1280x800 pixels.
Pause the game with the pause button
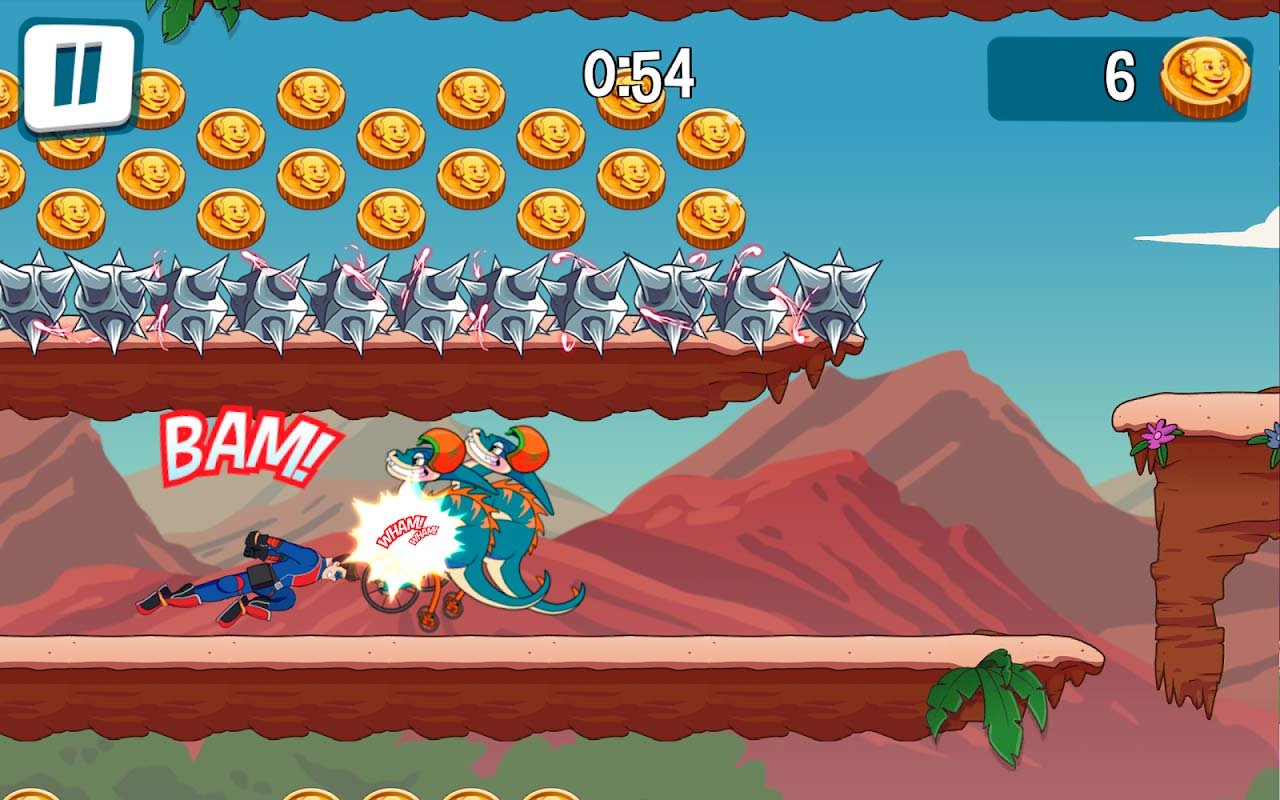click(79, 76)
